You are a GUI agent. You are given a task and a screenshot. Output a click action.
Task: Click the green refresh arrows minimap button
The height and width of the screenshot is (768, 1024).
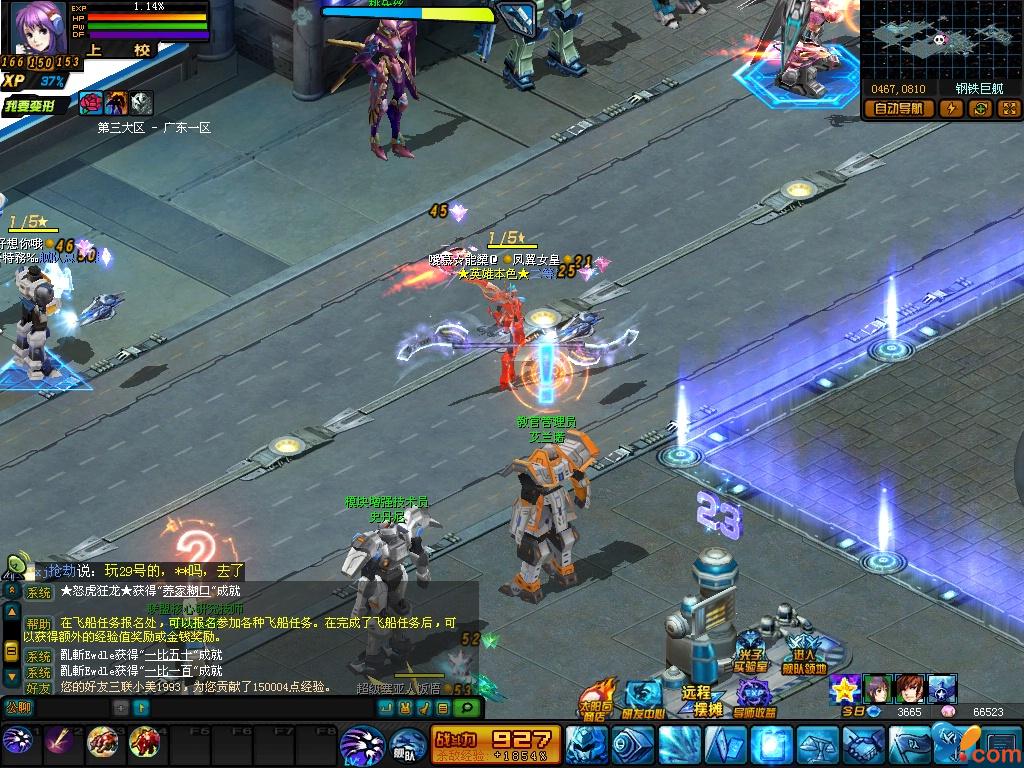[980, 109]
